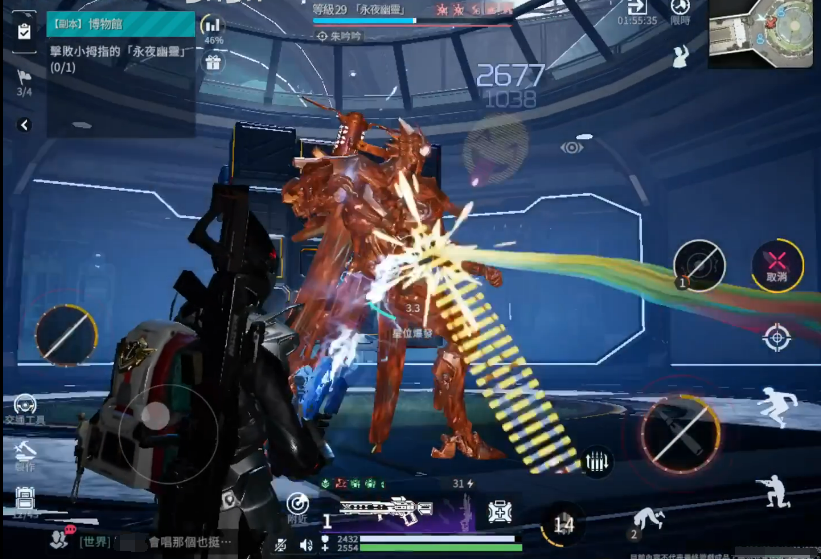Open the museum dungeon quest tracker
This screenshot has width=821, height=559.
point(120,24)
